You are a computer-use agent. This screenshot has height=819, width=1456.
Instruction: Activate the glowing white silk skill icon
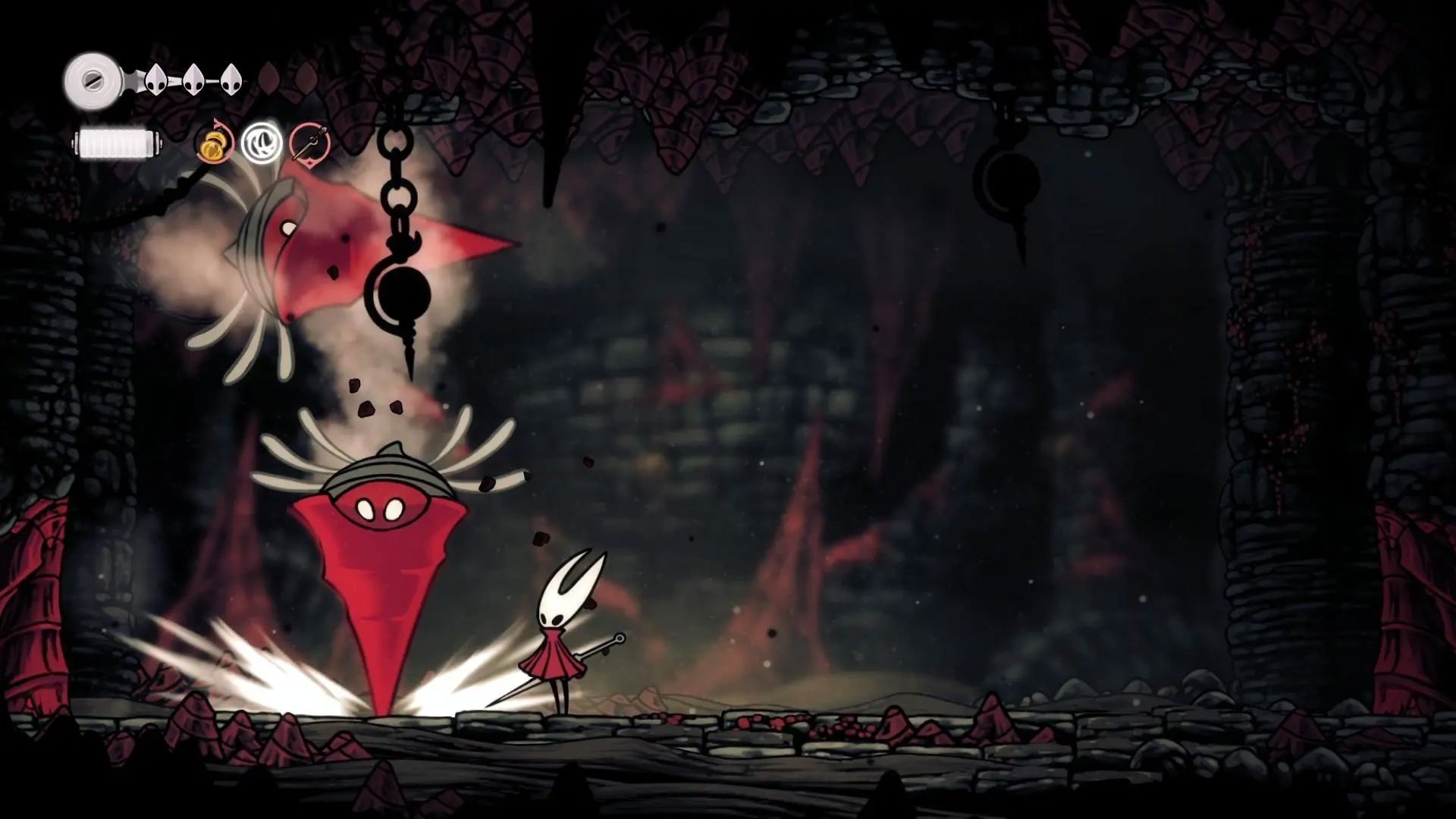click(262, 143)
